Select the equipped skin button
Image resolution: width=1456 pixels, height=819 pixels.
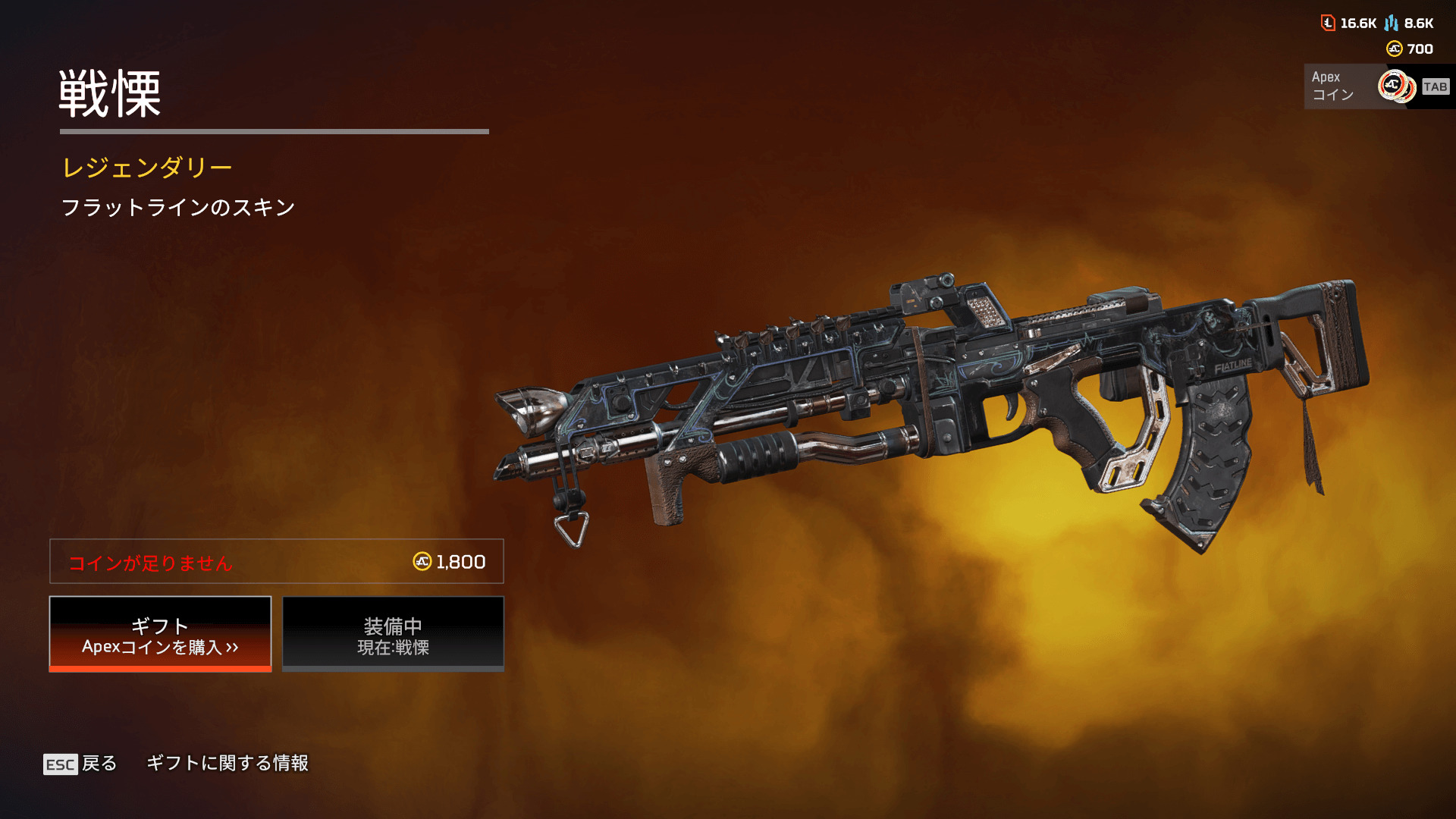pyautogui.click(x=393, y=634)
